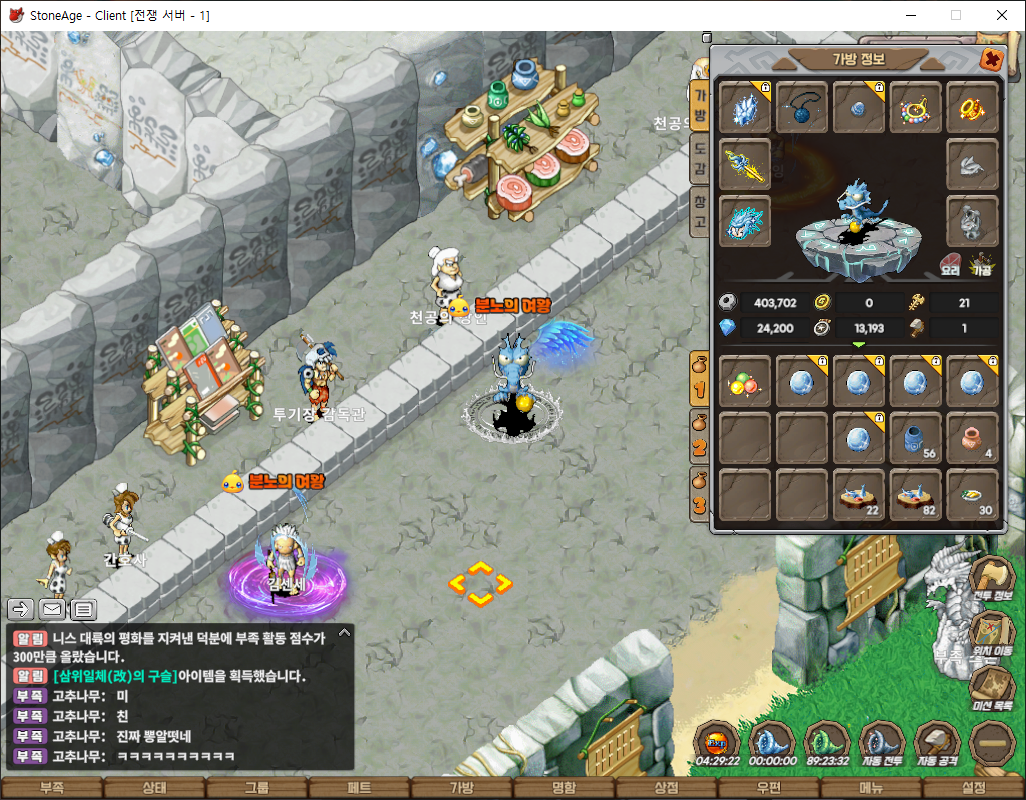1026x800 pixels.
Task: Close the 가방 정보 bag window
Action: point(991,59)
